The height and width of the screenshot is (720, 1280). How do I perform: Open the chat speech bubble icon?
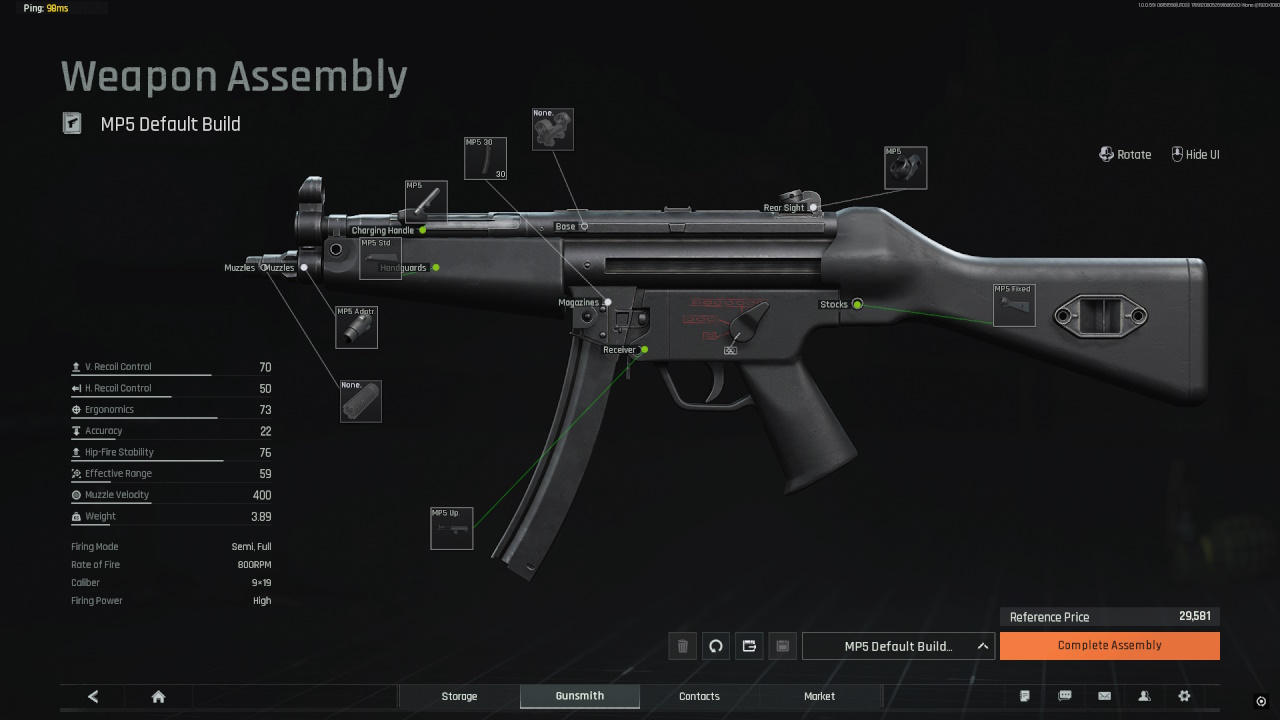click(1065, 696)
